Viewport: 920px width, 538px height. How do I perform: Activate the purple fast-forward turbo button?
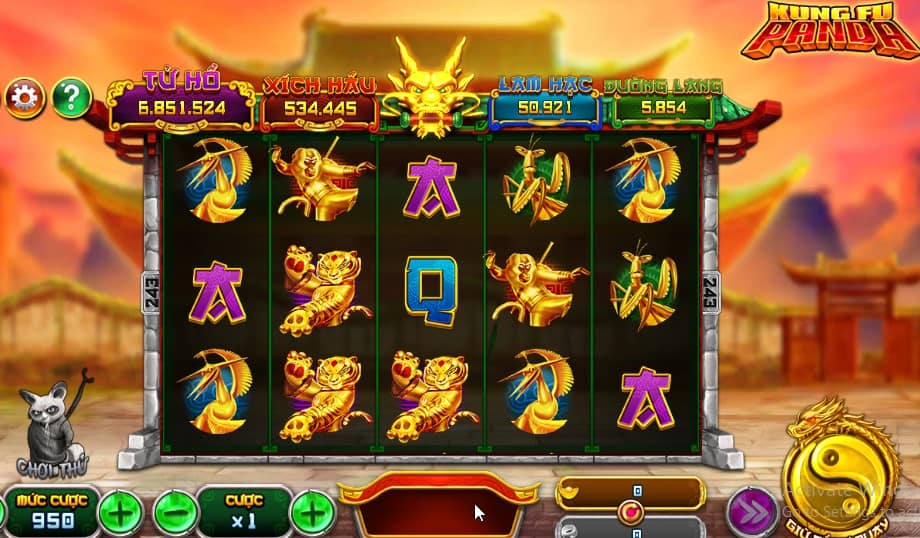pyautogui.click(x=750, y=512)
